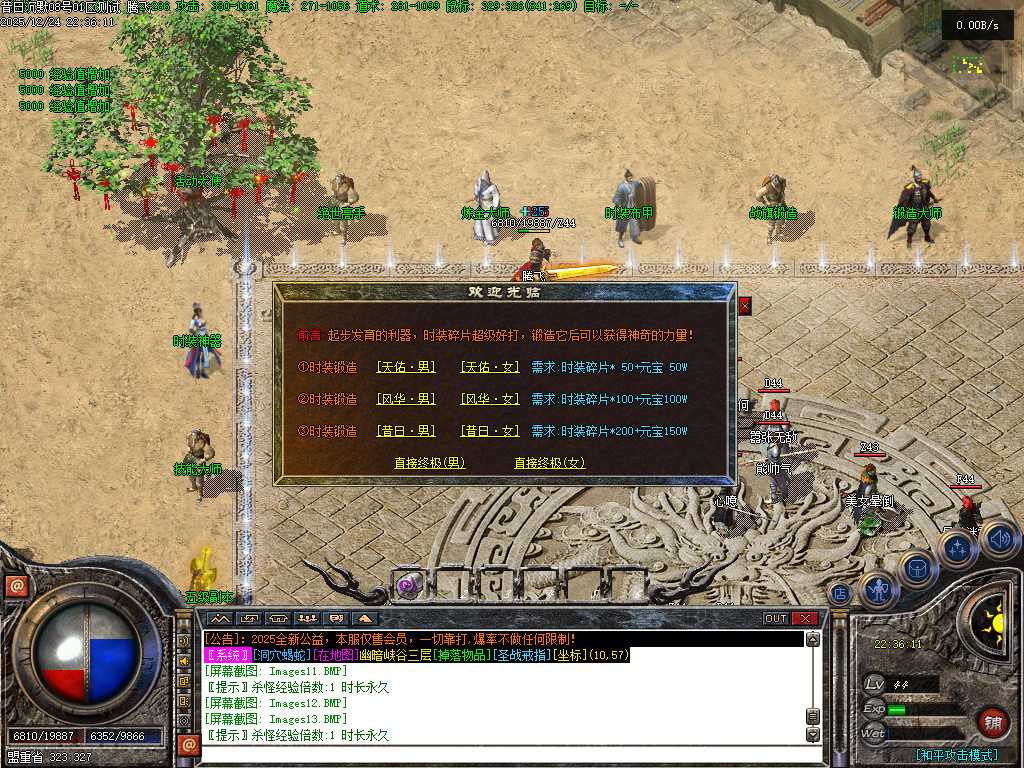Select the 风华·男 forging link
The height and width of the screenshot is (768, 1024).
pos(406,399)
